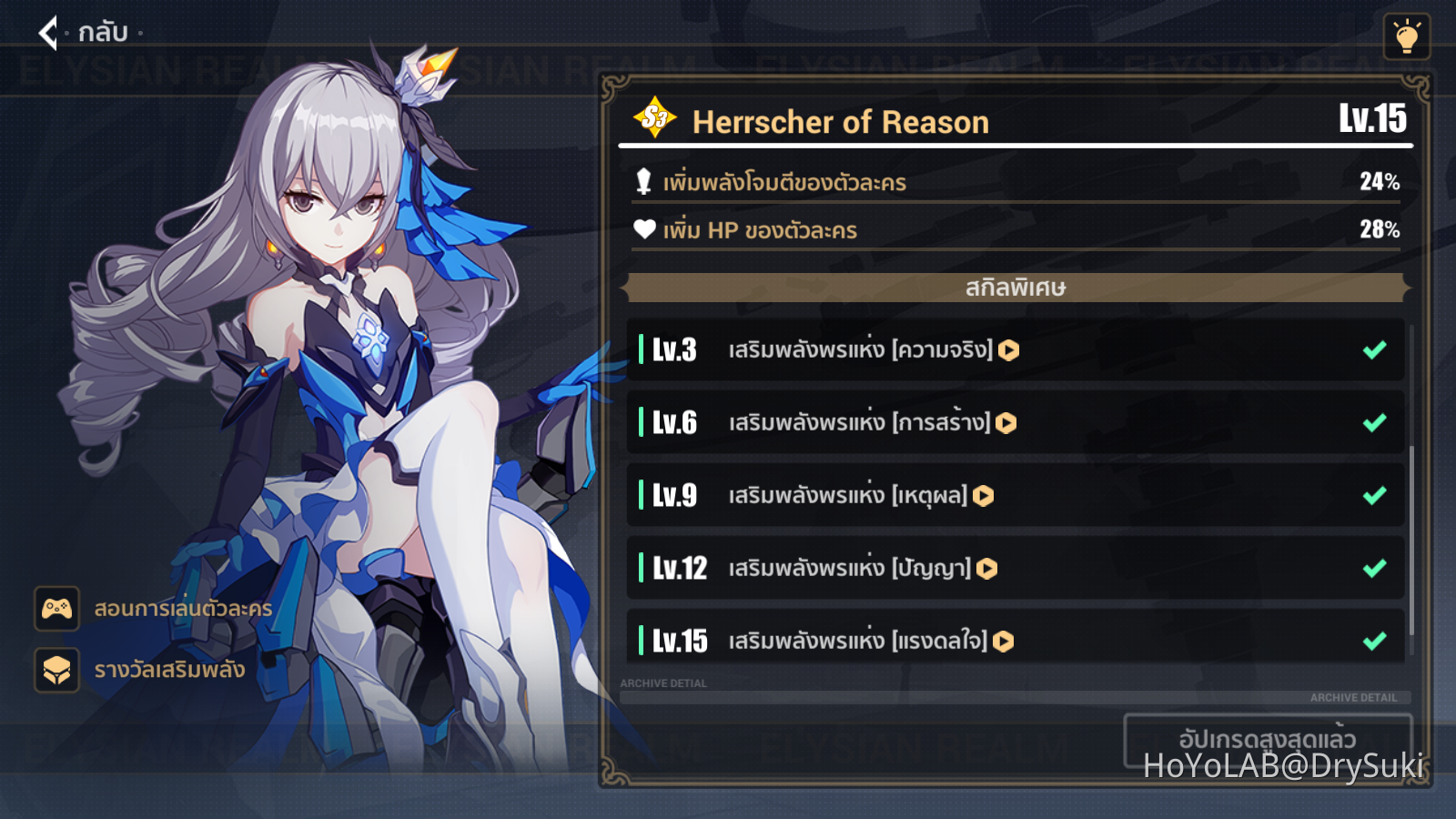Click the back arrow beside กลับ
This screenshot has width=1456, height=819.
[x=48, y=35]
